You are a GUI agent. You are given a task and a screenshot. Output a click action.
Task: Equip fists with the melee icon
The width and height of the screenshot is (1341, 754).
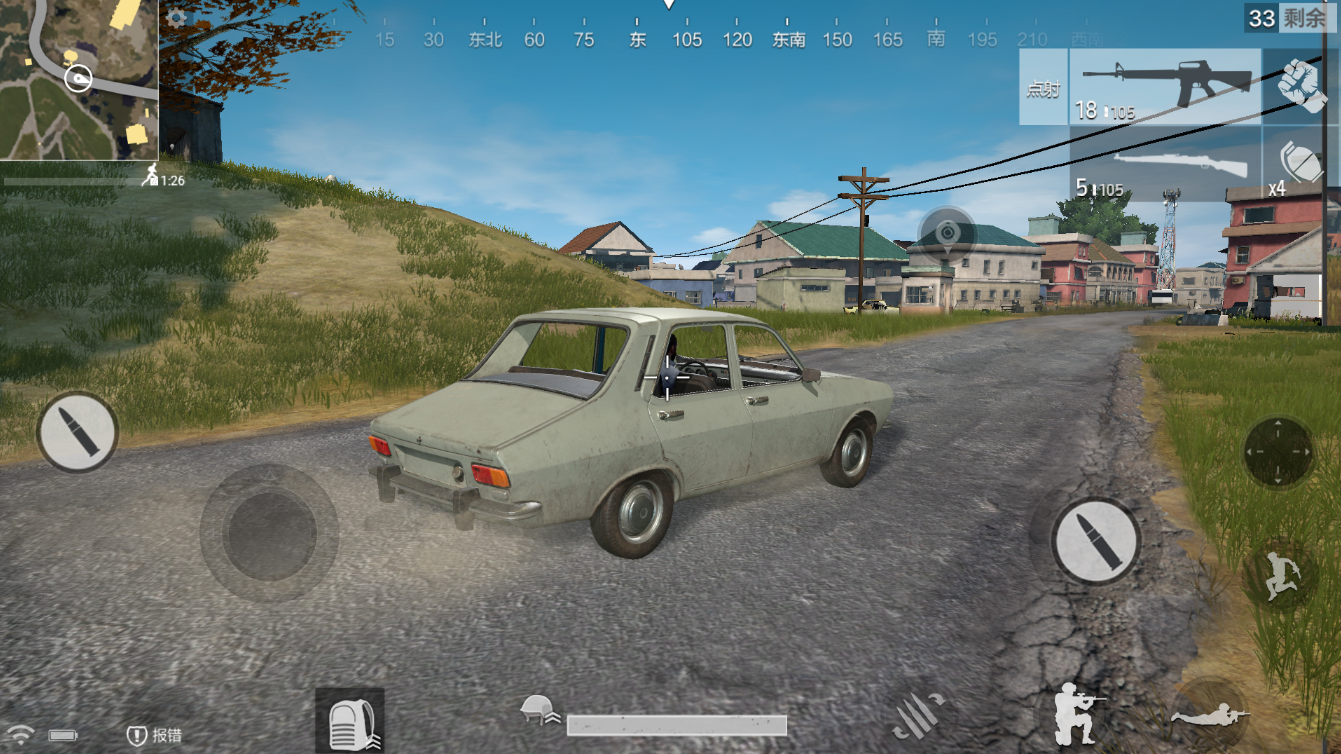pyautogui.click(x=1300, y=85)
